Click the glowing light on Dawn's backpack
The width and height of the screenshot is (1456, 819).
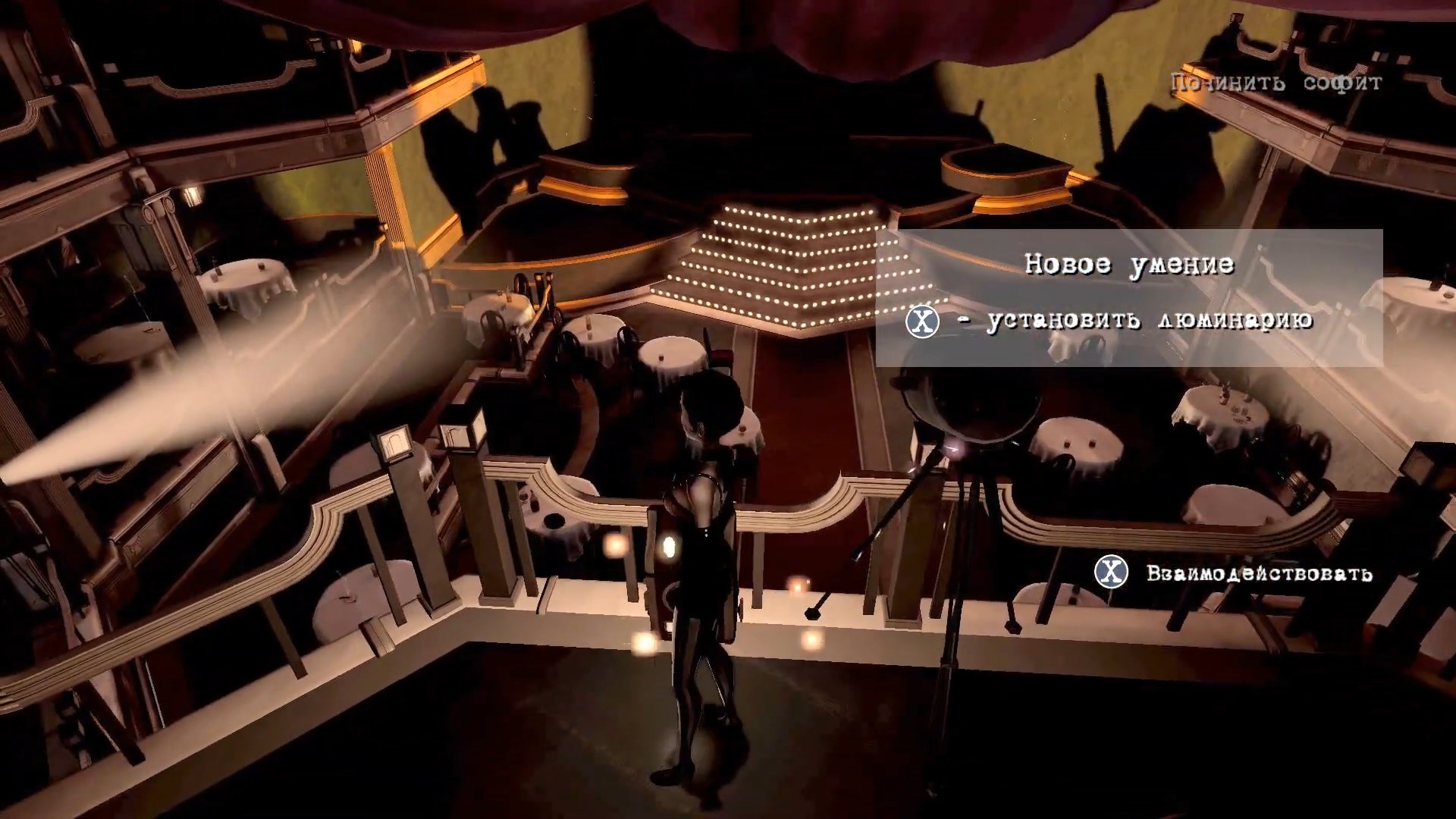(670, 546)
